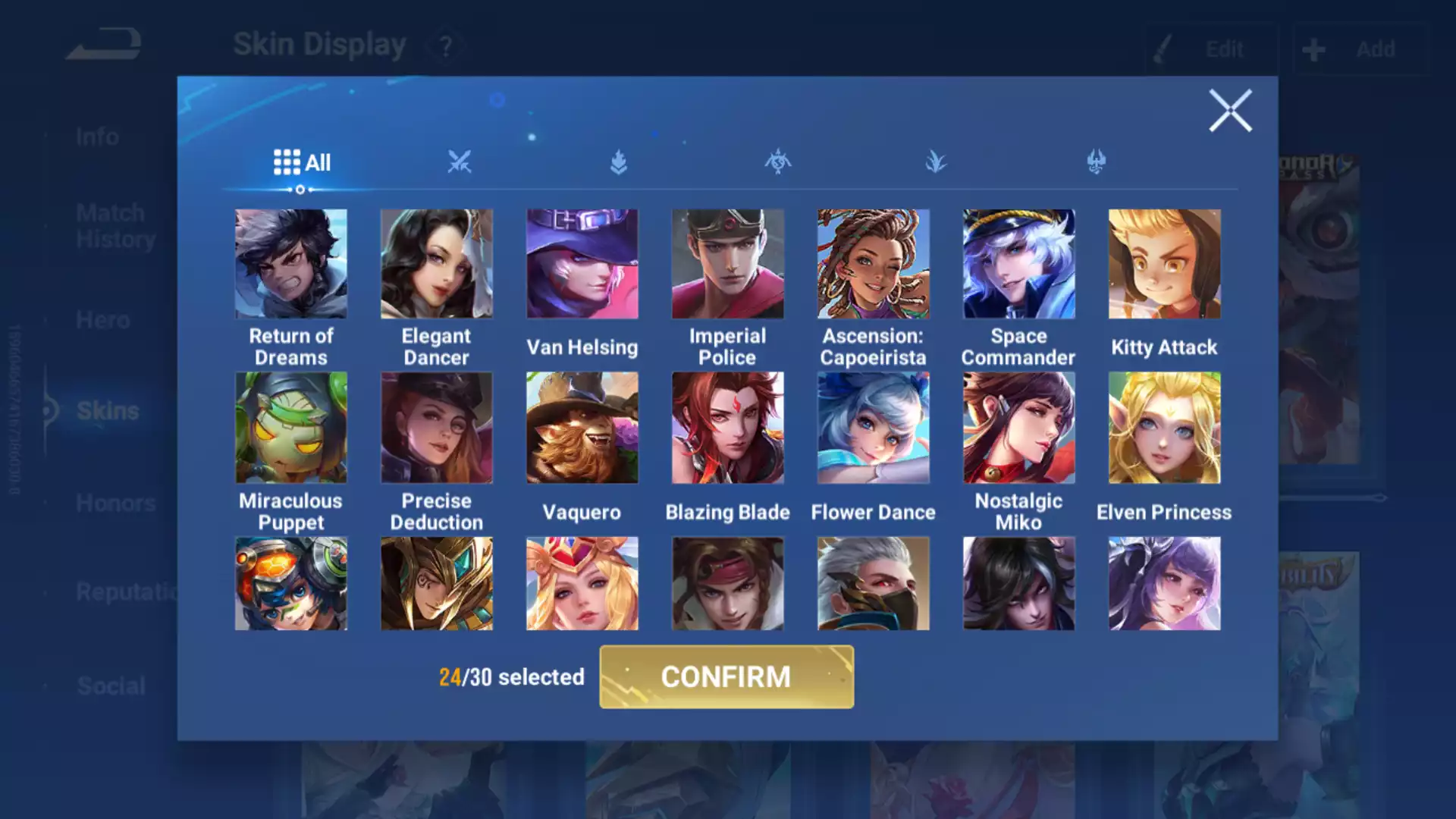Select the Space Commander skin
Image resolution: width=1456 pixels, height=819 pixels.
(x=1018, y=264)
